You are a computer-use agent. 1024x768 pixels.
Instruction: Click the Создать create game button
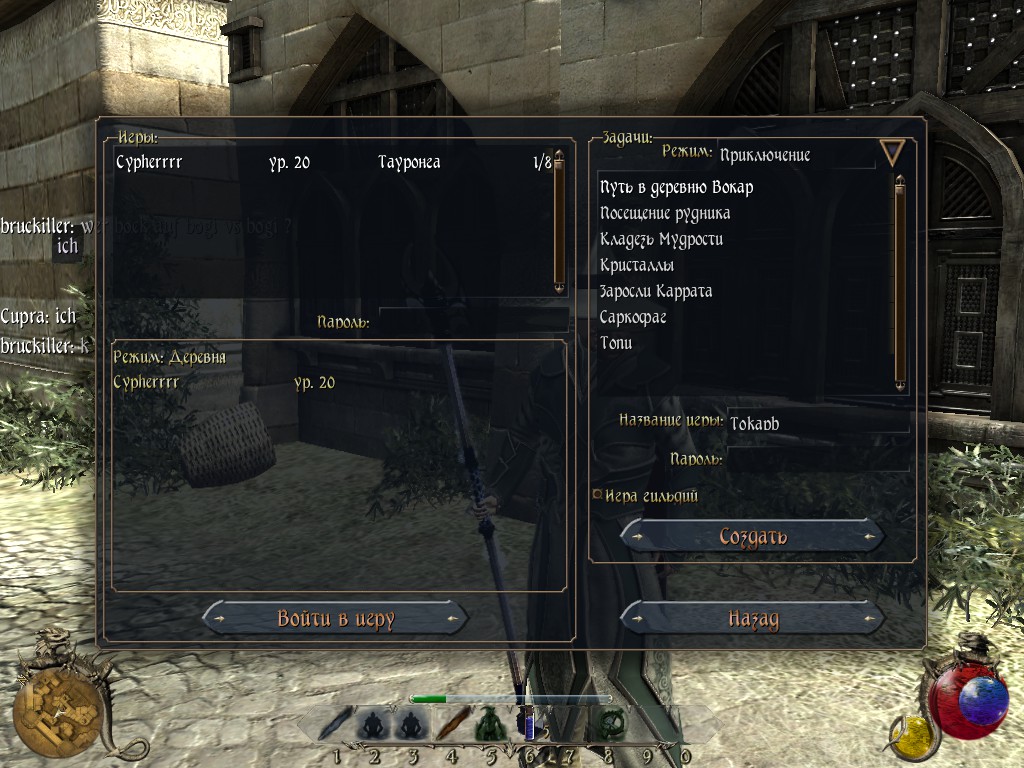tap(753, 537)
